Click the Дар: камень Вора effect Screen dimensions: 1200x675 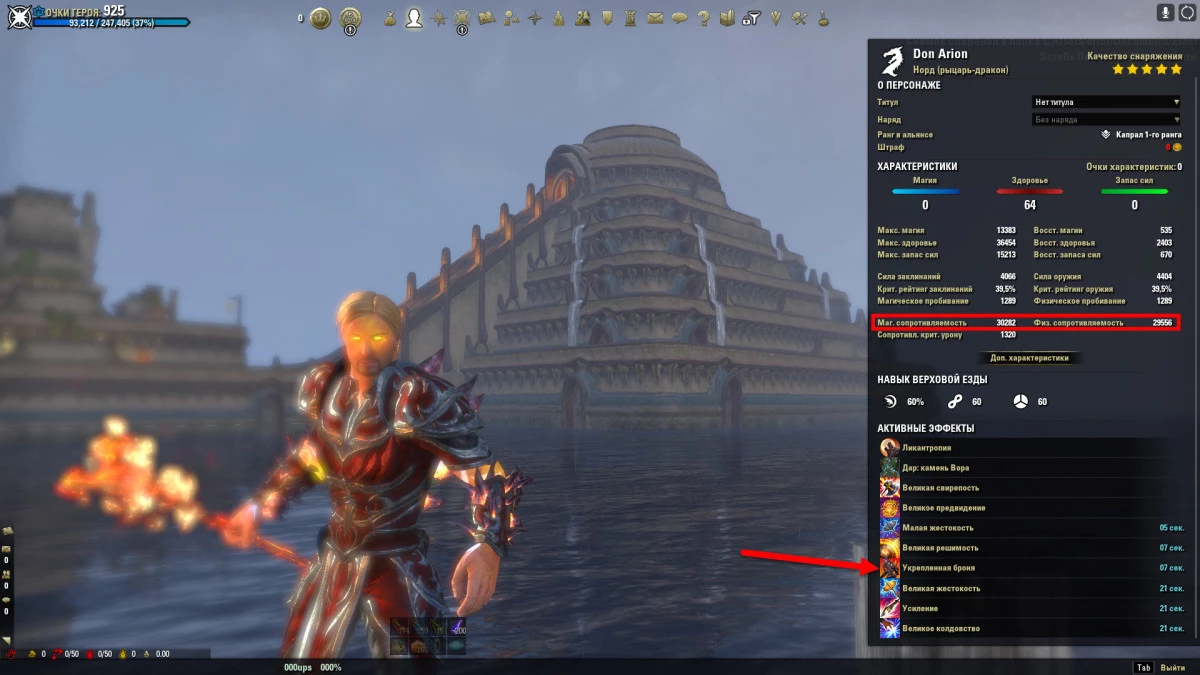coord(1030,468)
